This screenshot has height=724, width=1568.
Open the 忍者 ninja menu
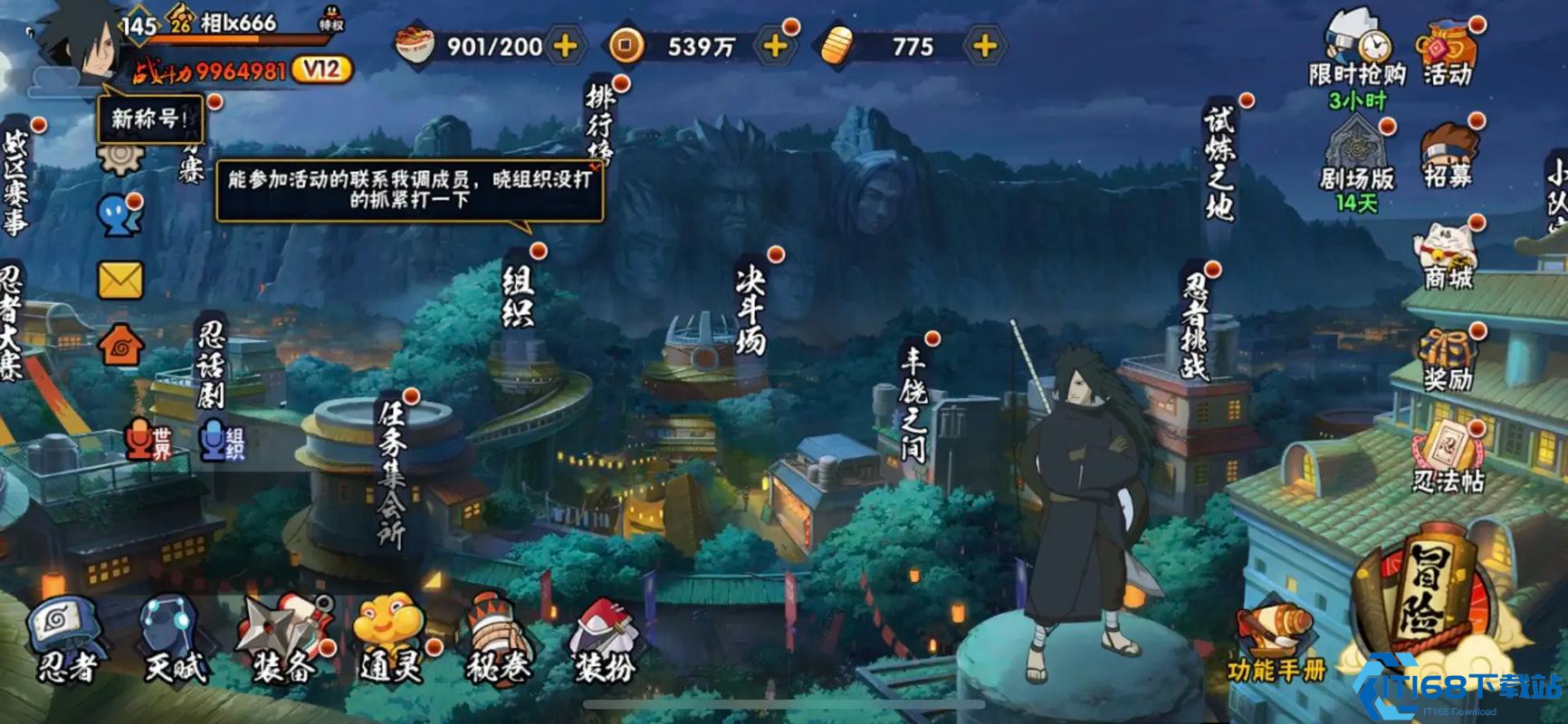(x=65, y=638)
